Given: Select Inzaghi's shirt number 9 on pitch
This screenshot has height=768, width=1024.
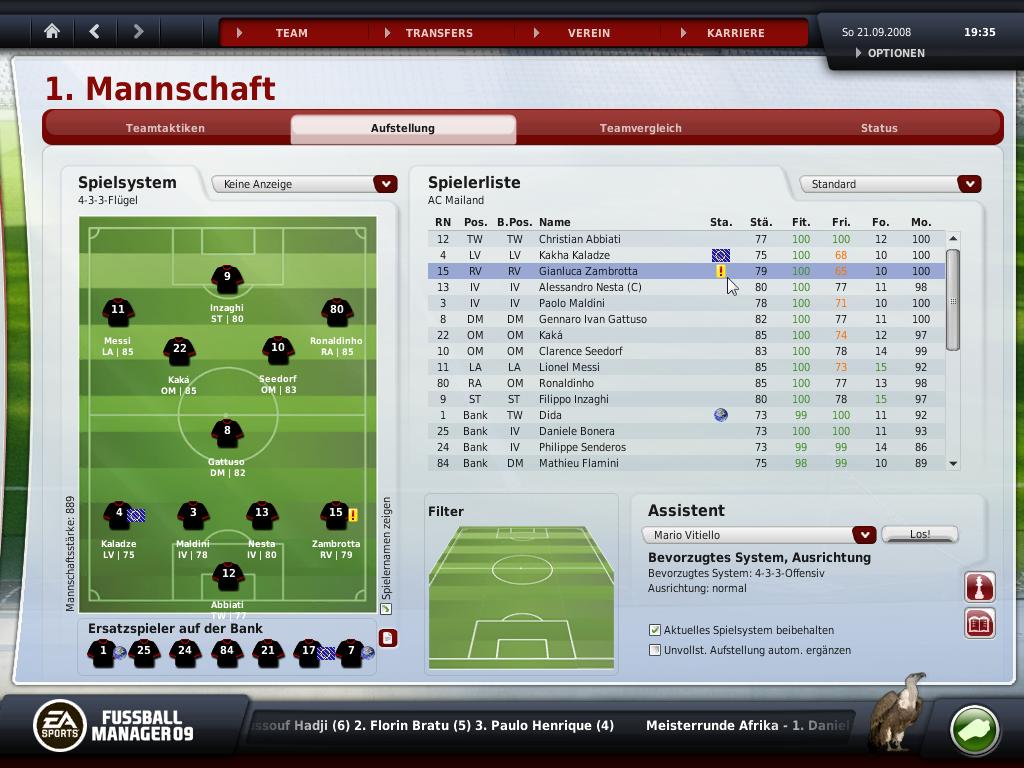Looking at the screenshot, I should click(227, 280).
